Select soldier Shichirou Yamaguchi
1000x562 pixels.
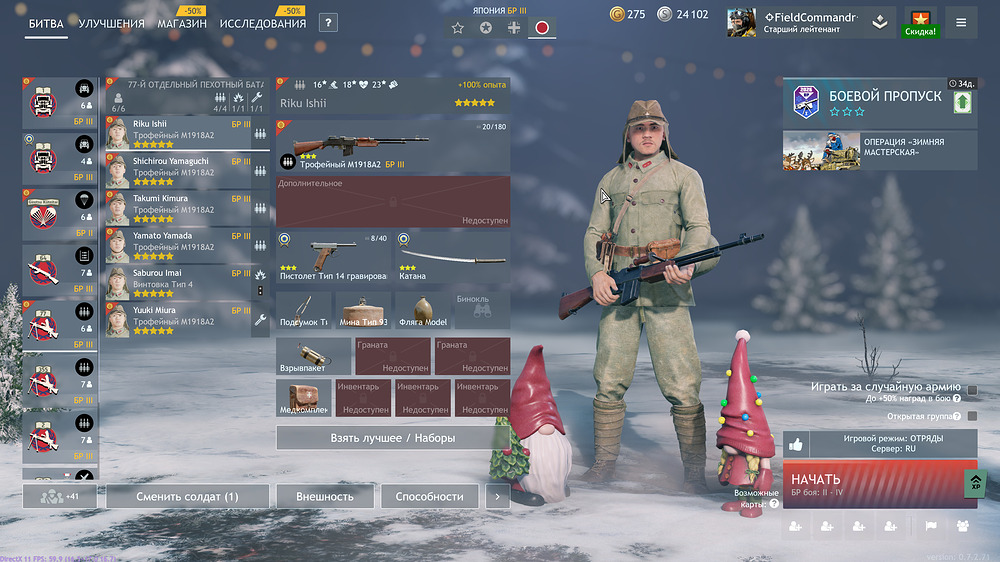178,167
